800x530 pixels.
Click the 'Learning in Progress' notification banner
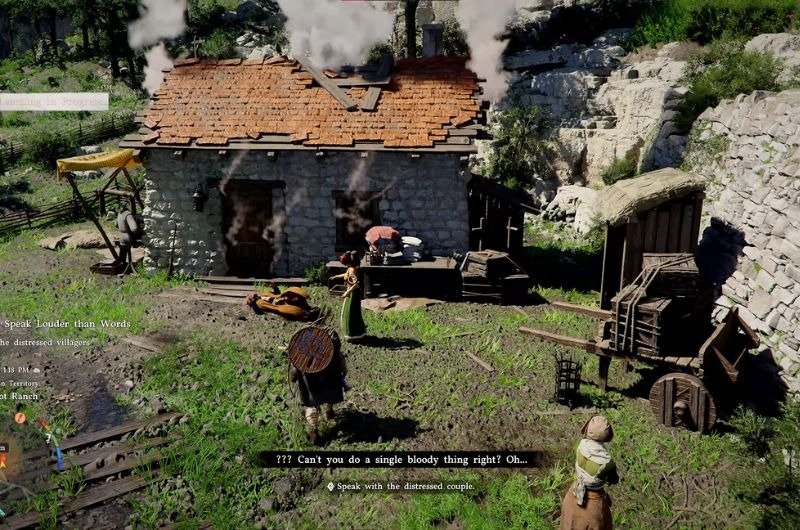tap(53, 101)
